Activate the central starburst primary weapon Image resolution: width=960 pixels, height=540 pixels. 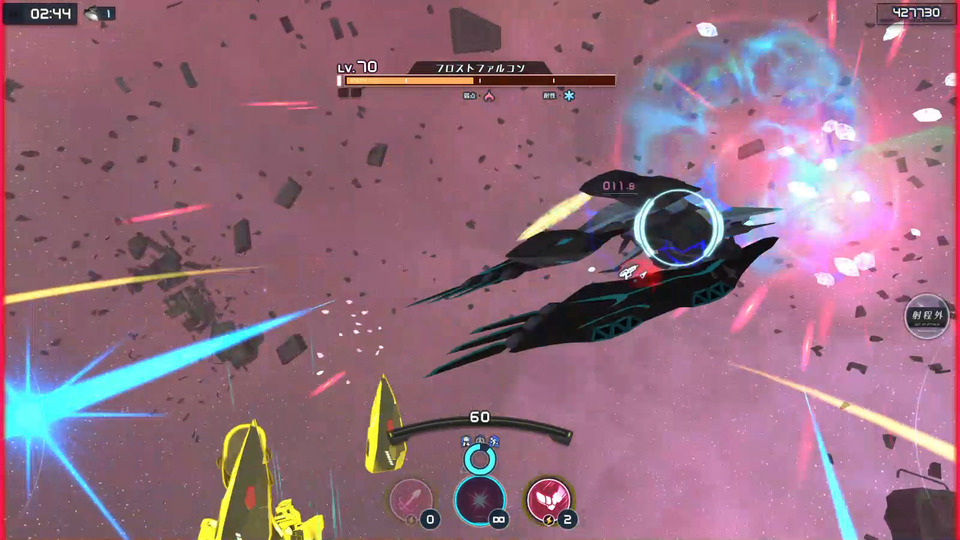(x=479, y=499)
